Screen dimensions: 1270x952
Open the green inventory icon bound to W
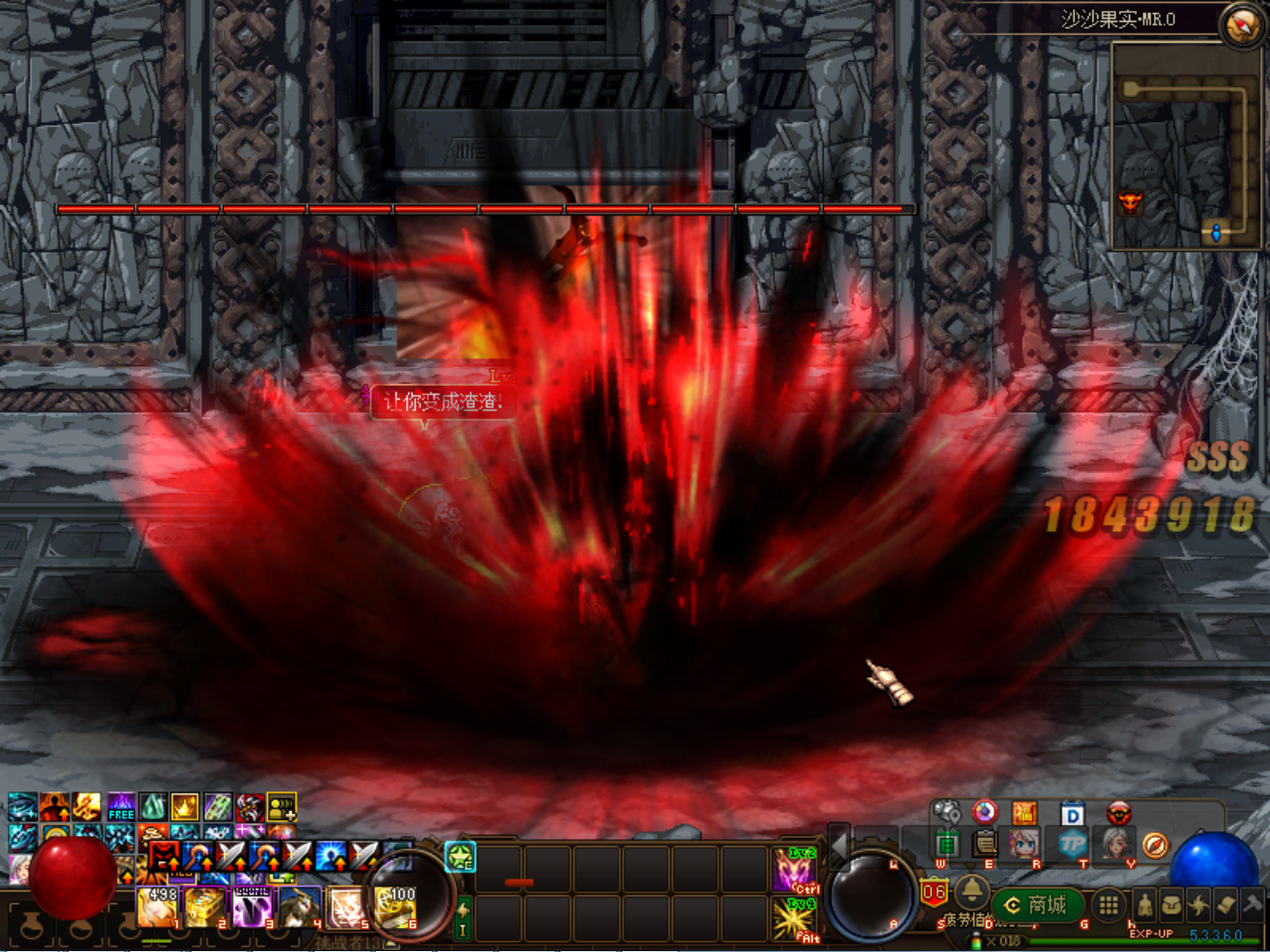(946, 842)
